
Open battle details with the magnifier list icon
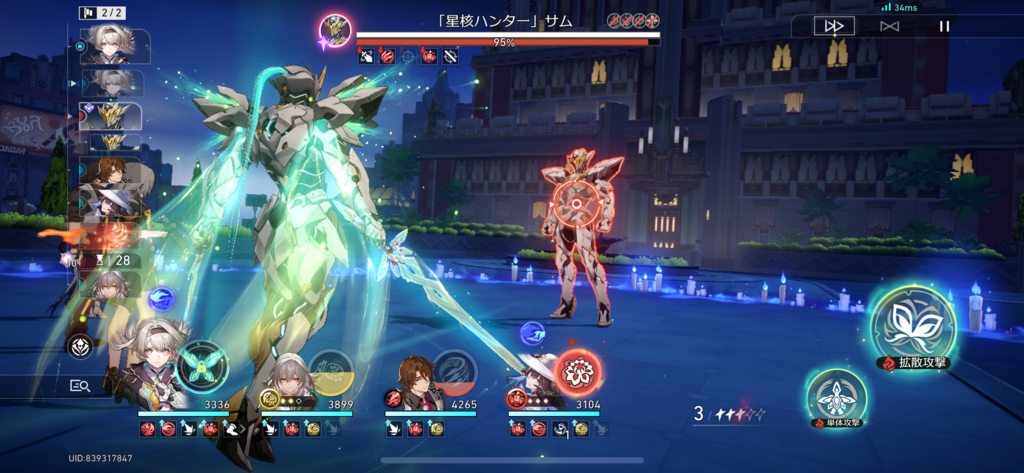(x=80, y=385)
